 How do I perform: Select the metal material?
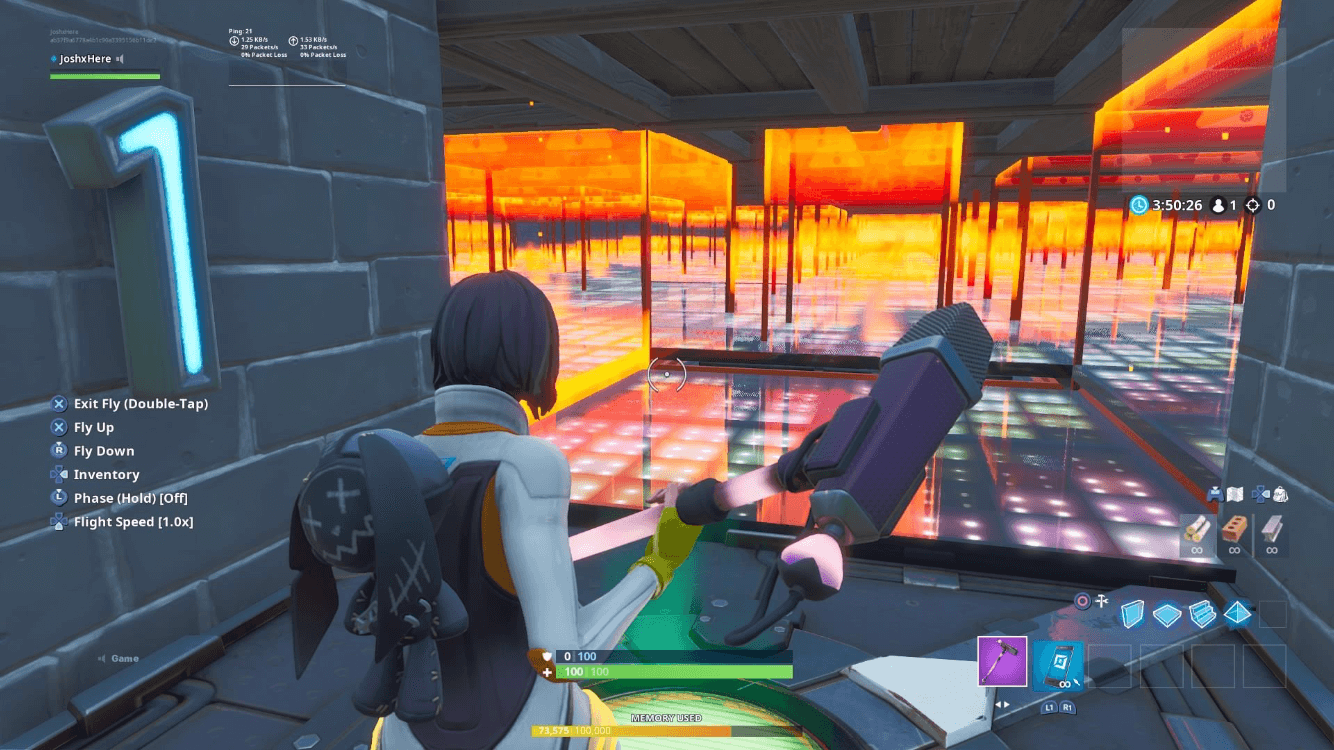point(1271,531)
